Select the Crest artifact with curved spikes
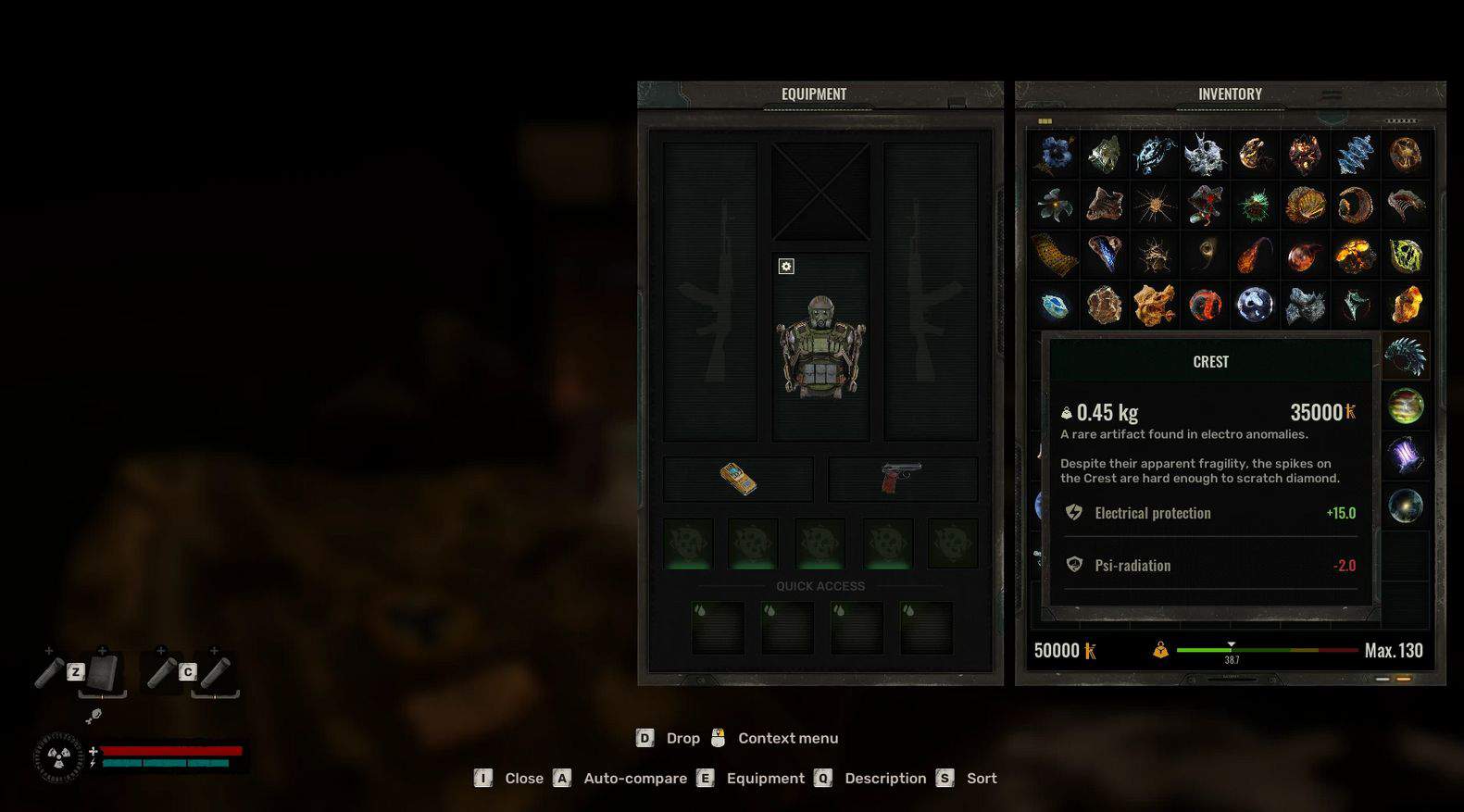 click(x=1405, y=356)
